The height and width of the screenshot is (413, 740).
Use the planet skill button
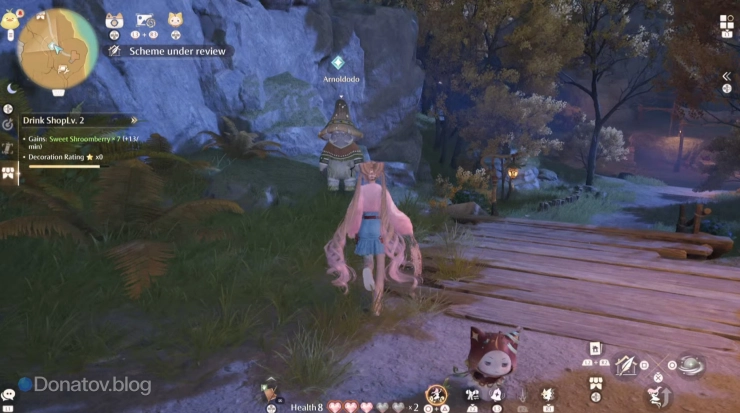[x=690, y=365]
